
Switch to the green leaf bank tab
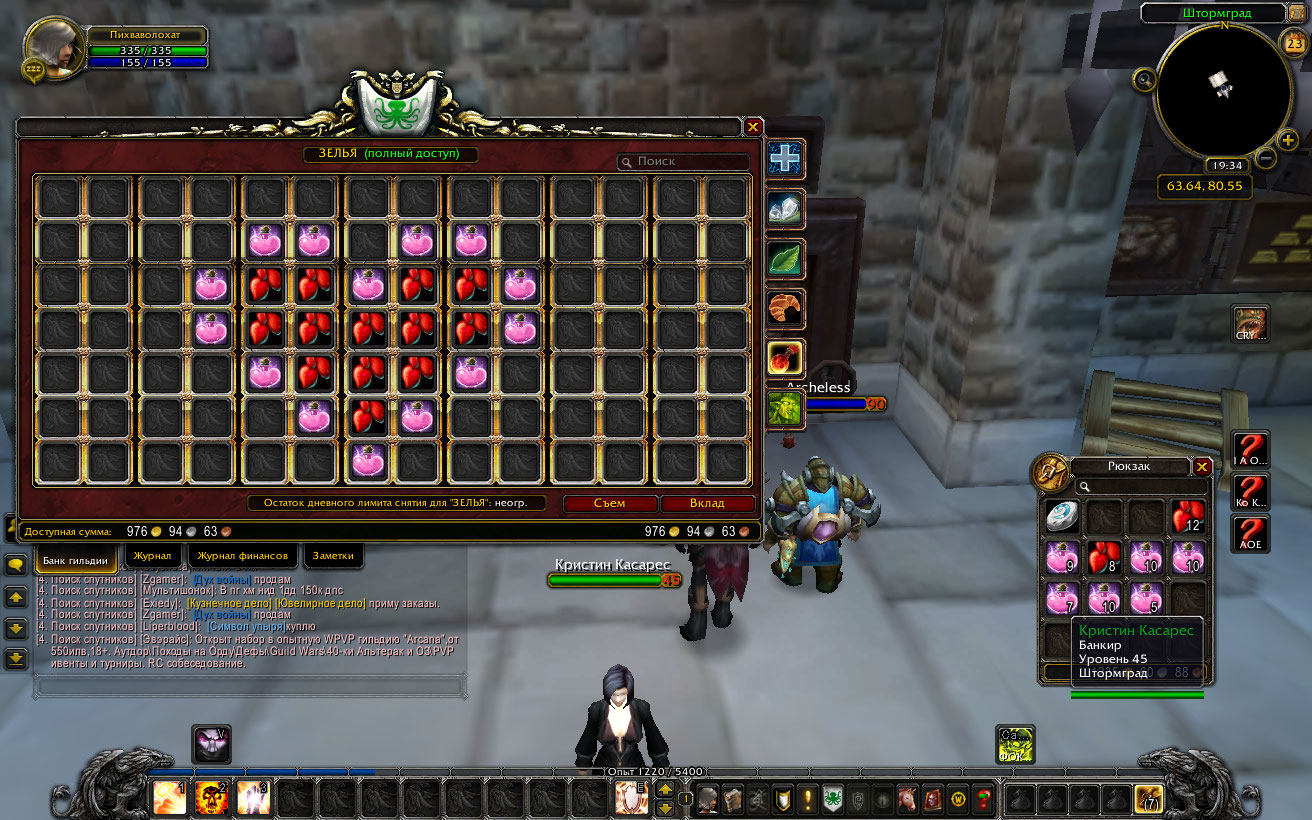(x=785, y=259)
